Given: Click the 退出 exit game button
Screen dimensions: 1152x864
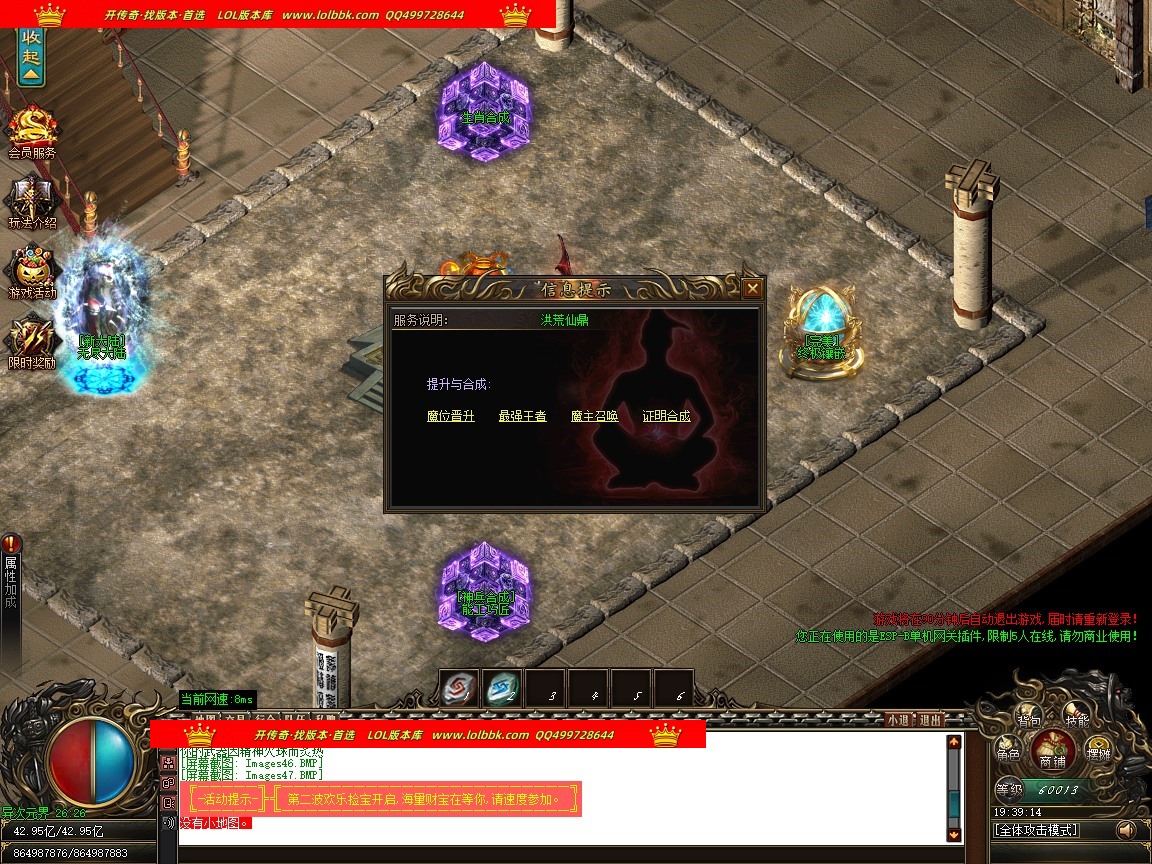Looking at the screenshot, I should tap(930, 719).
